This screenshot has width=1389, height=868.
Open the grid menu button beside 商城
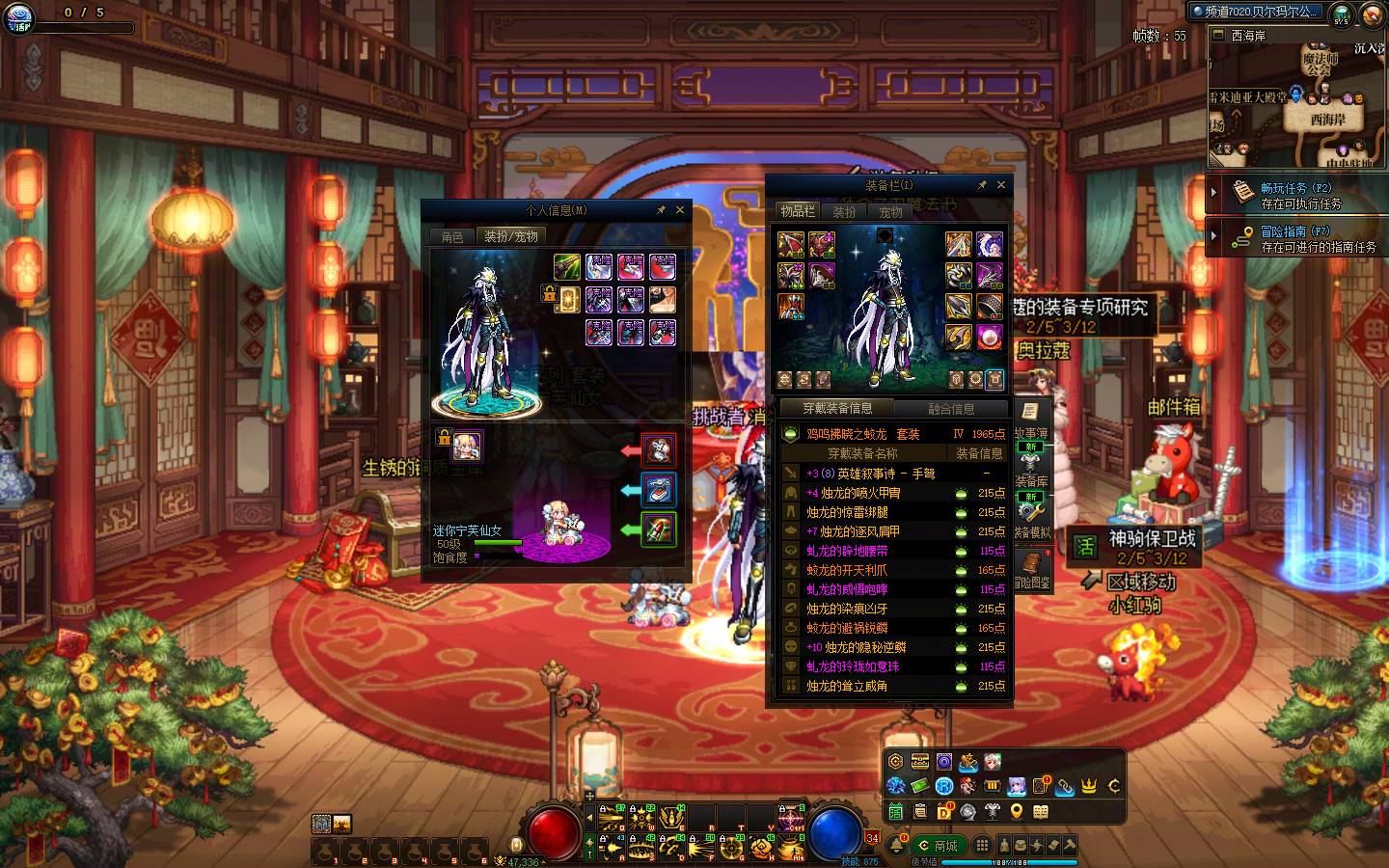[x=982, y=845]
